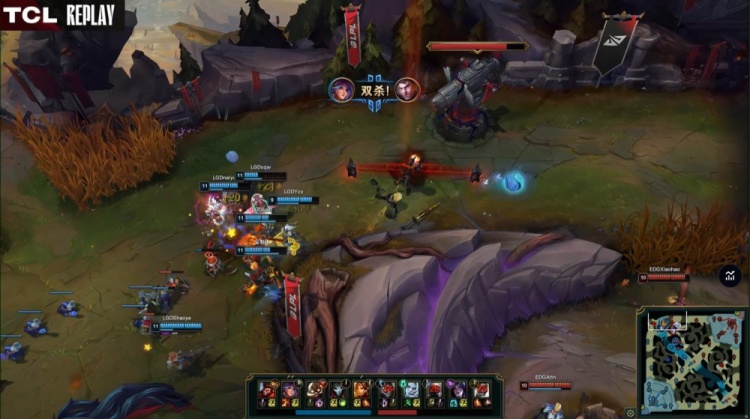Viewport: 750px width, 419px height.
Task: Open minimap settings gear icon
Action: point(630,411)
